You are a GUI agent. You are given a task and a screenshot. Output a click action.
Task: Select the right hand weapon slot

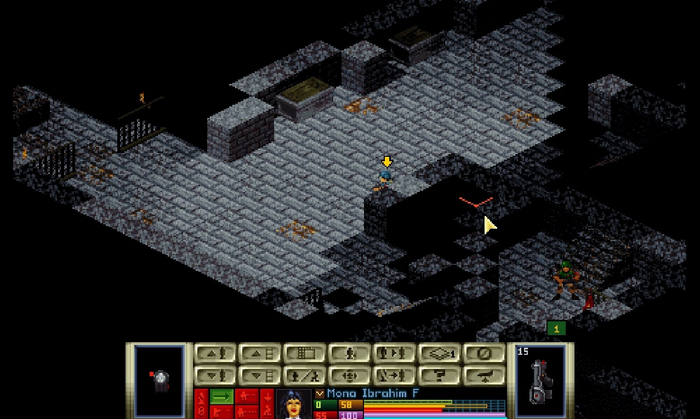[x=540, y=380]
